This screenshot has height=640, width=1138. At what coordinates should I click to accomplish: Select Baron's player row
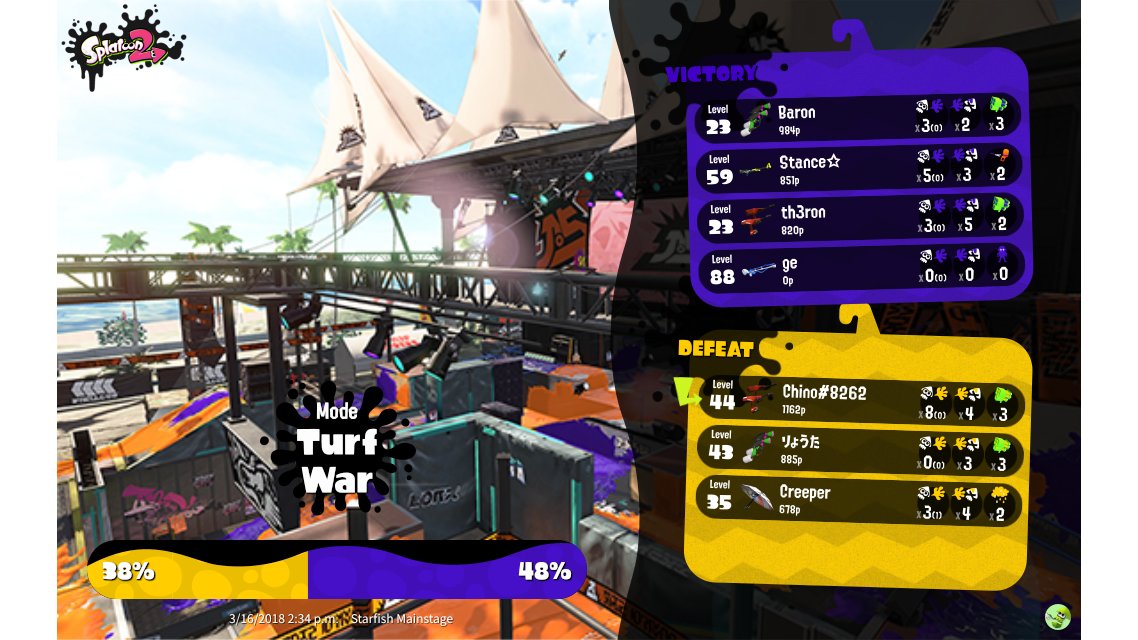pyautogui.click(x=860, y=117)
